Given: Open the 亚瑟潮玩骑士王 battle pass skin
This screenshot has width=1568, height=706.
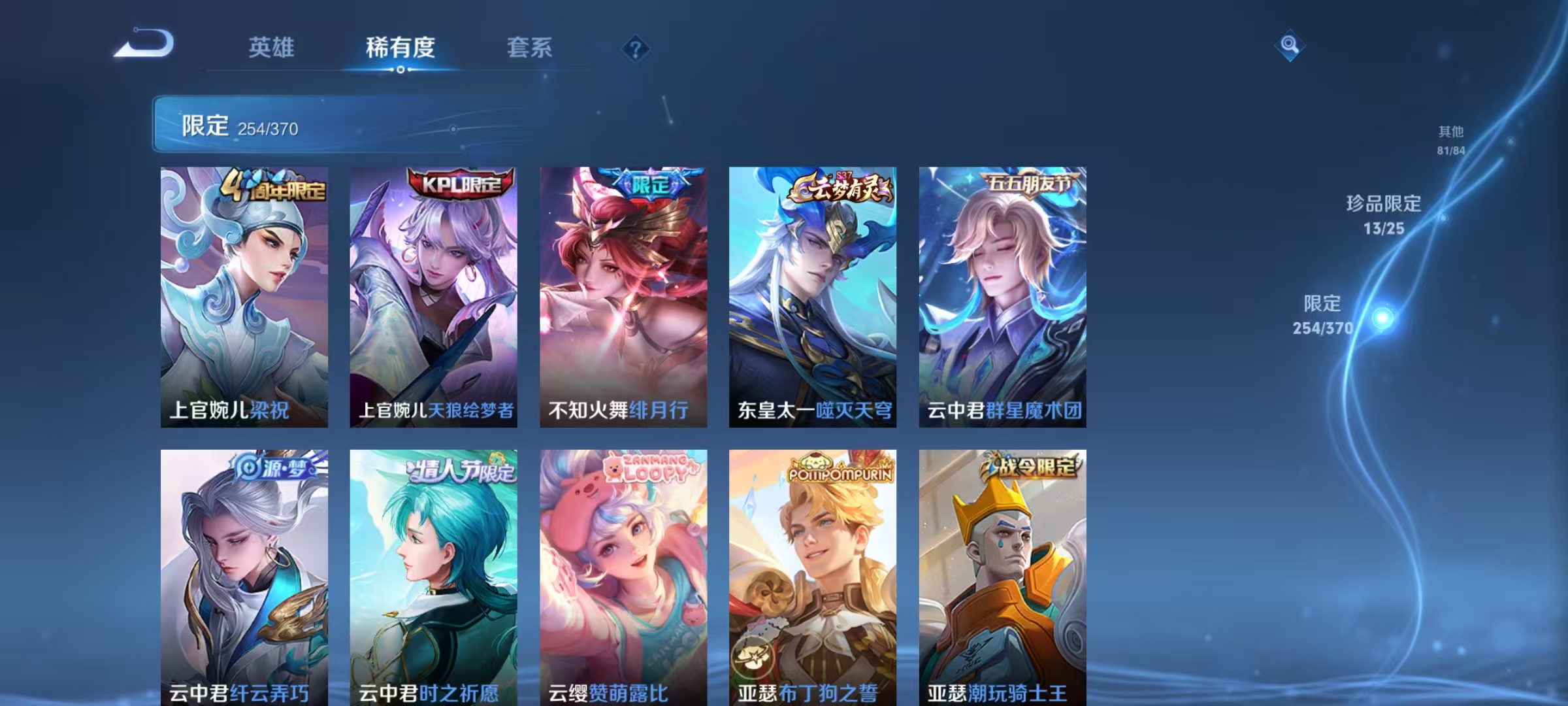Looking at the screenshot, I should coord(1002,575).
